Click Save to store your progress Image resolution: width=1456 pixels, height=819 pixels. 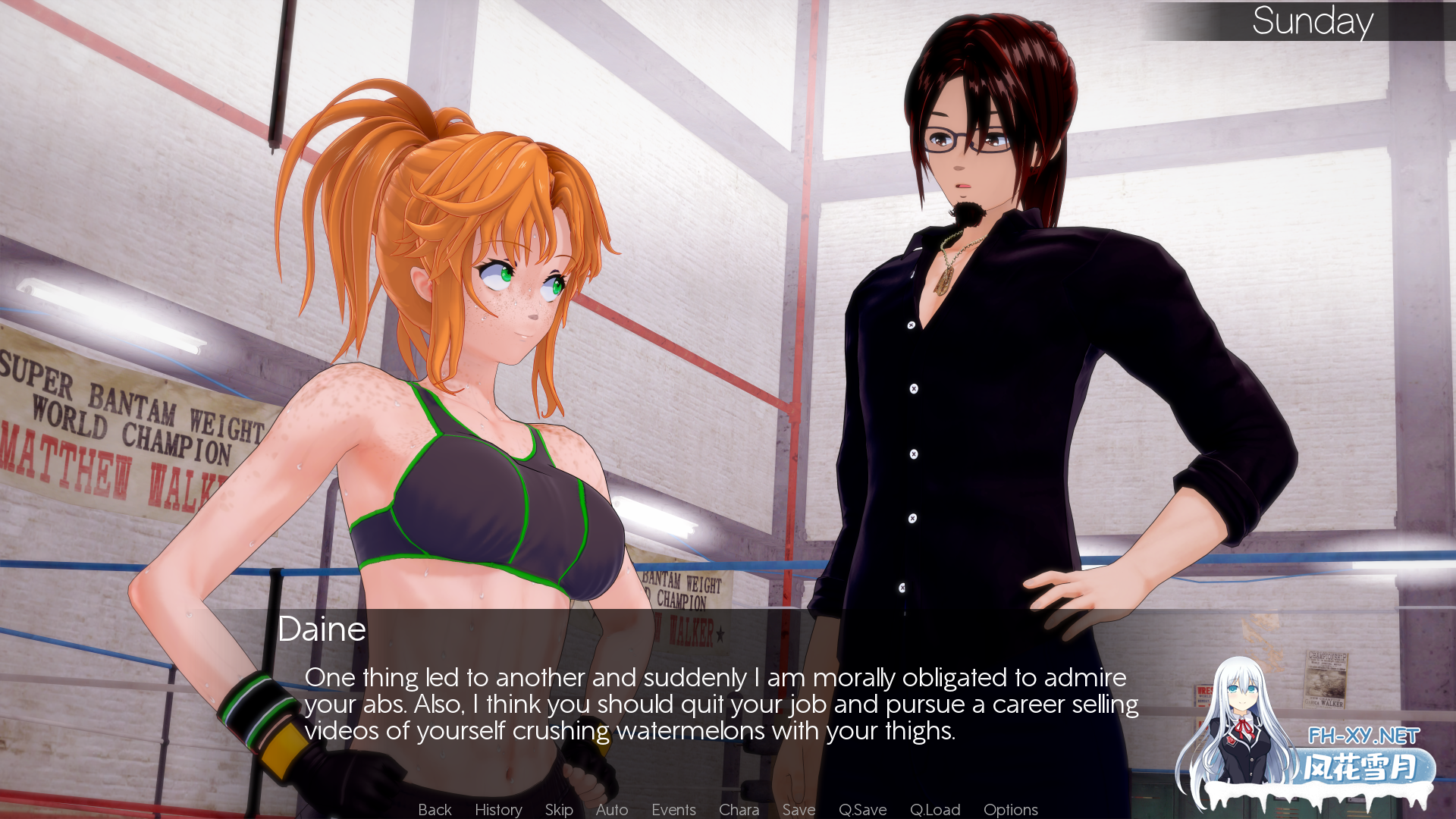pos(799,809)
